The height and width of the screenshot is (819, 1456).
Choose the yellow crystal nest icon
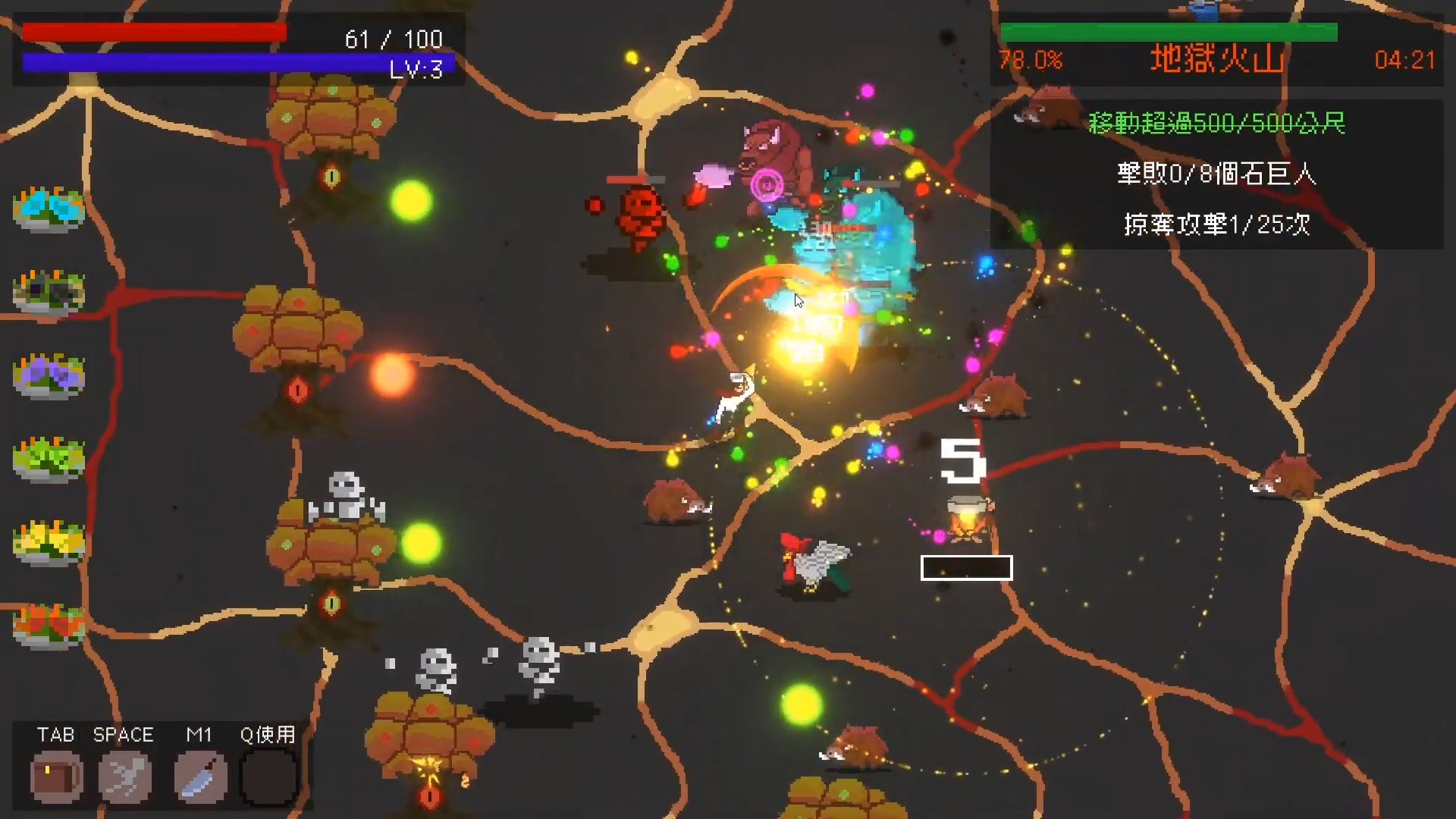[x=49, y=541]
